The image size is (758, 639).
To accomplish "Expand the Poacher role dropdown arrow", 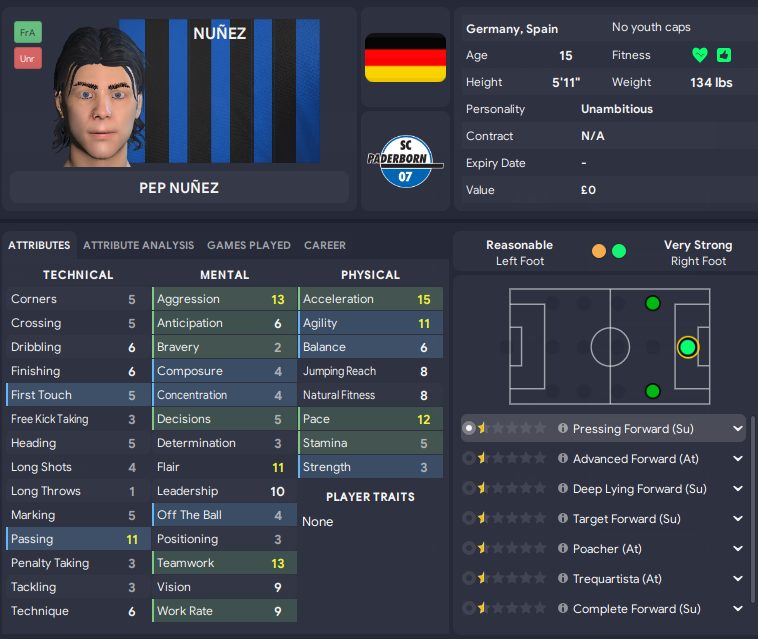I will [x=738, y=549].
